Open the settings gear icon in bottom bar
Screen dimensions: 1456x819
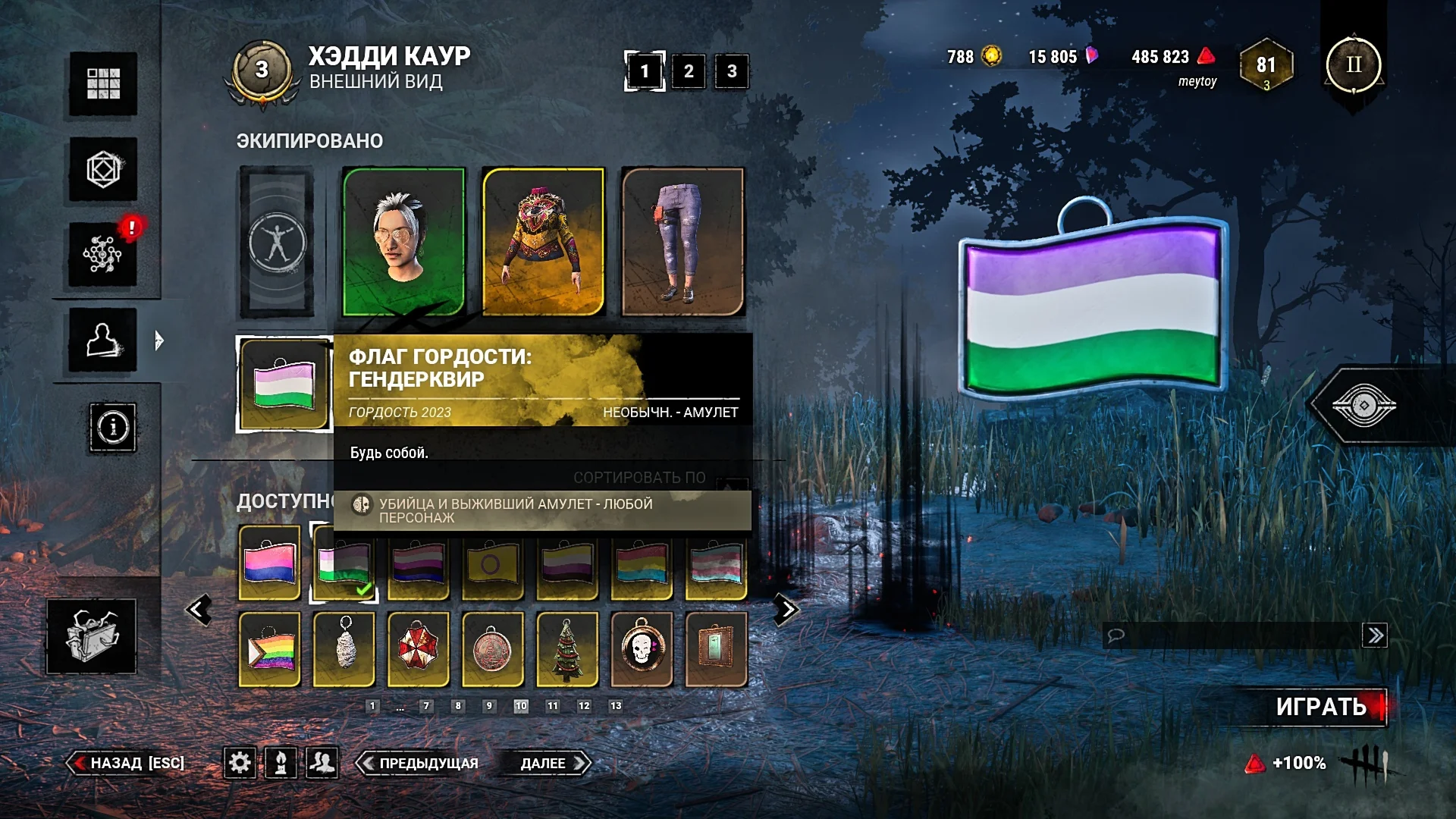click(240, 764)
